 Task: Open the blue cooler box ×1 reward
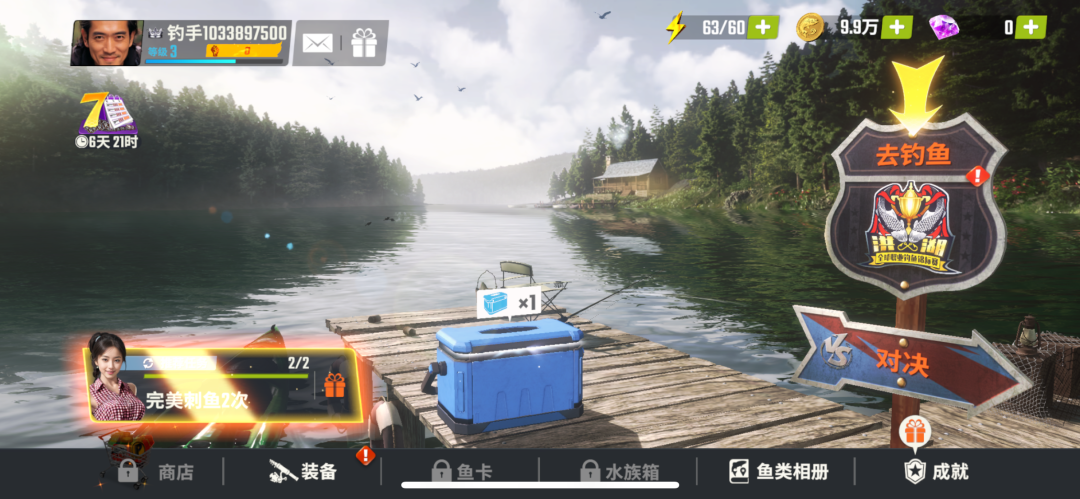(510, 372)
